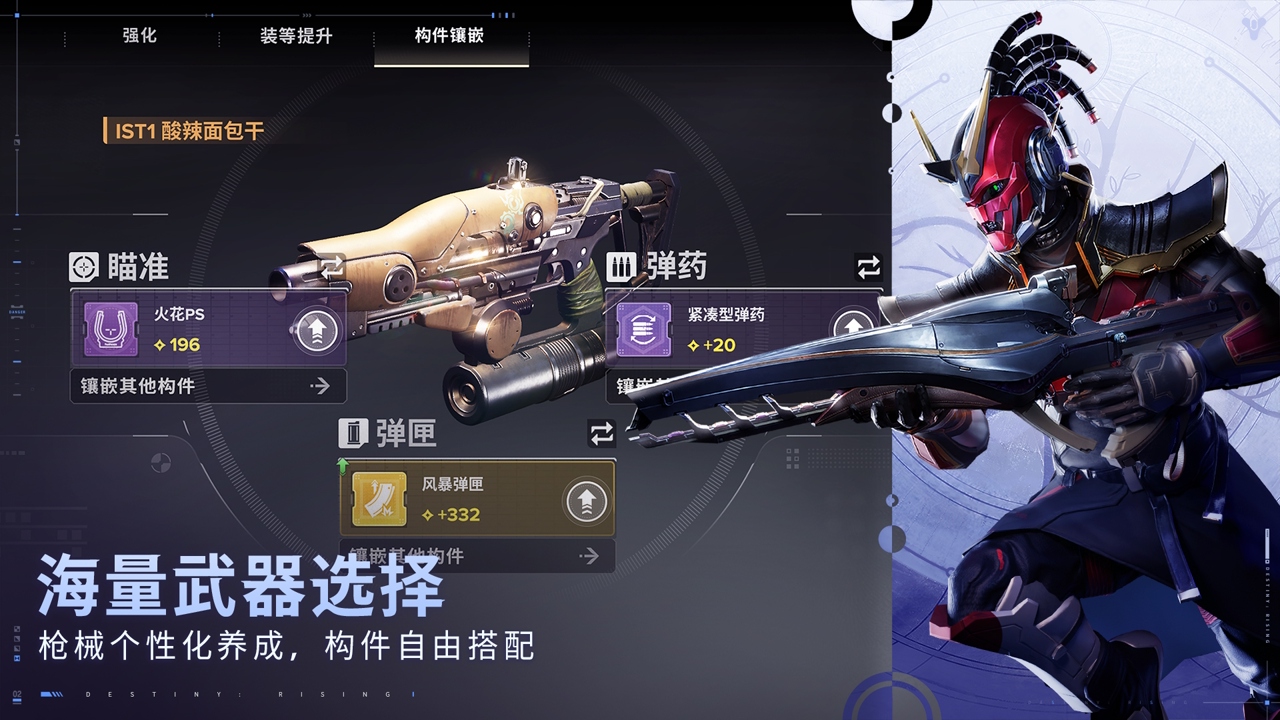
Task: Select the 火花PS component icon
Action: tap(110, 330)
